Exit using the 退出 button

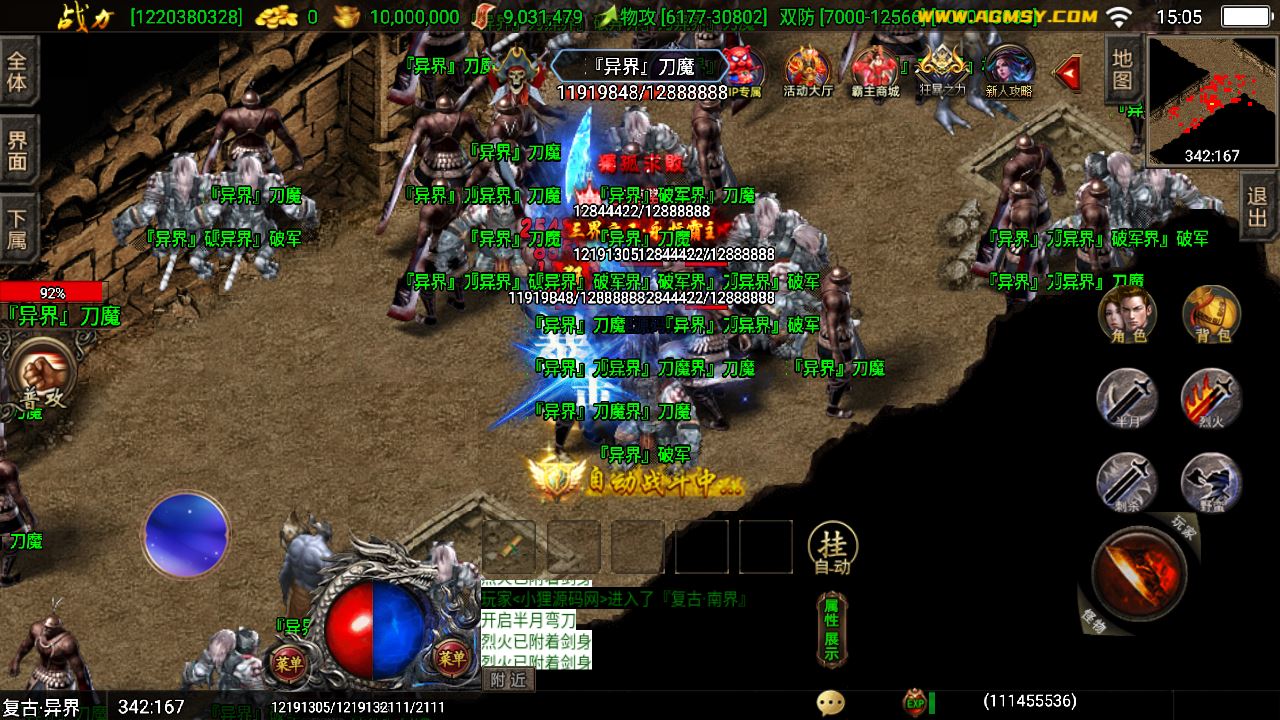point(1259,206)
